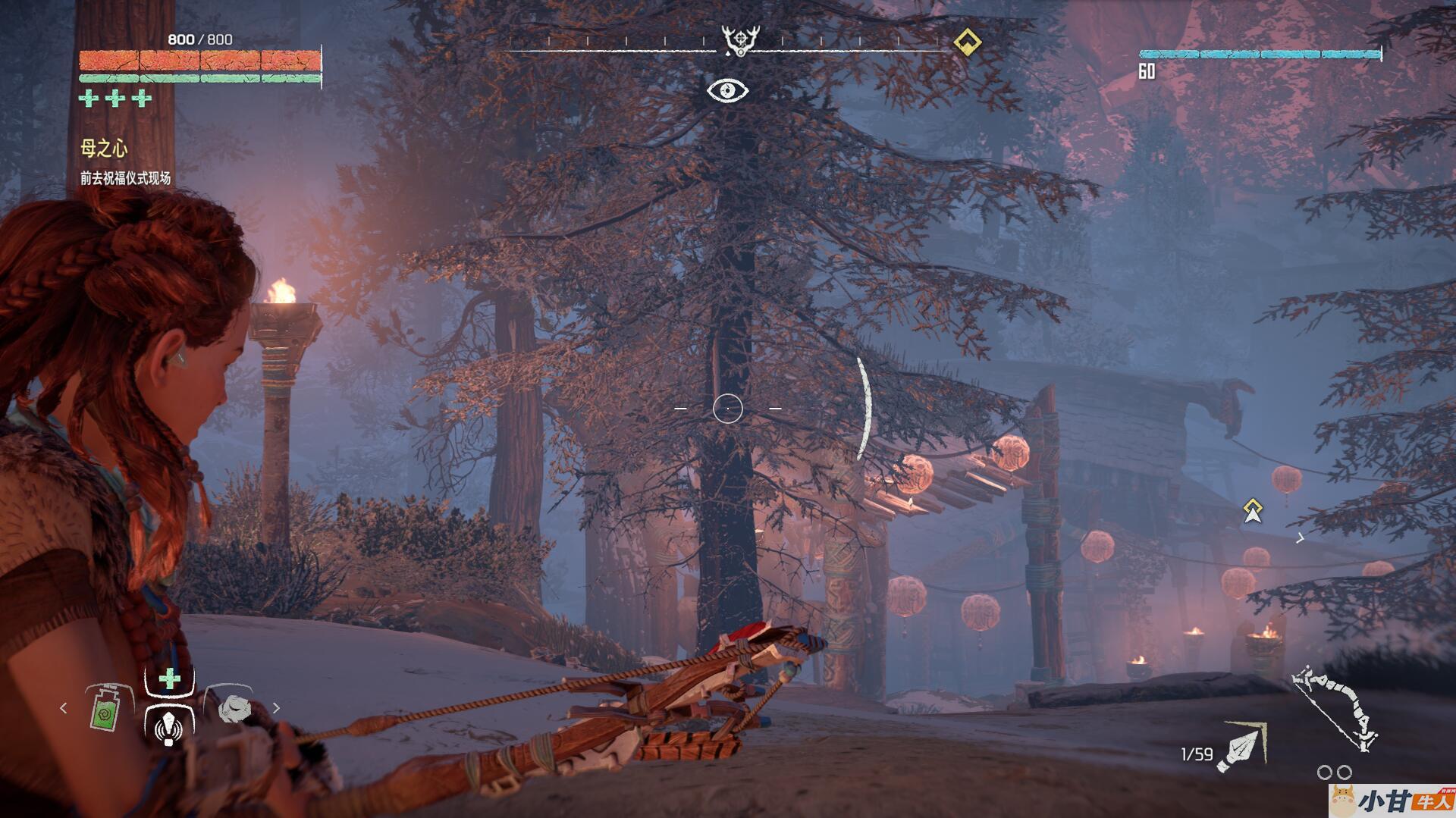Cycle tools with the right arrow
Image resolution: width=1456 pixels, height=818 pixels.
click(x=276, y=708)
